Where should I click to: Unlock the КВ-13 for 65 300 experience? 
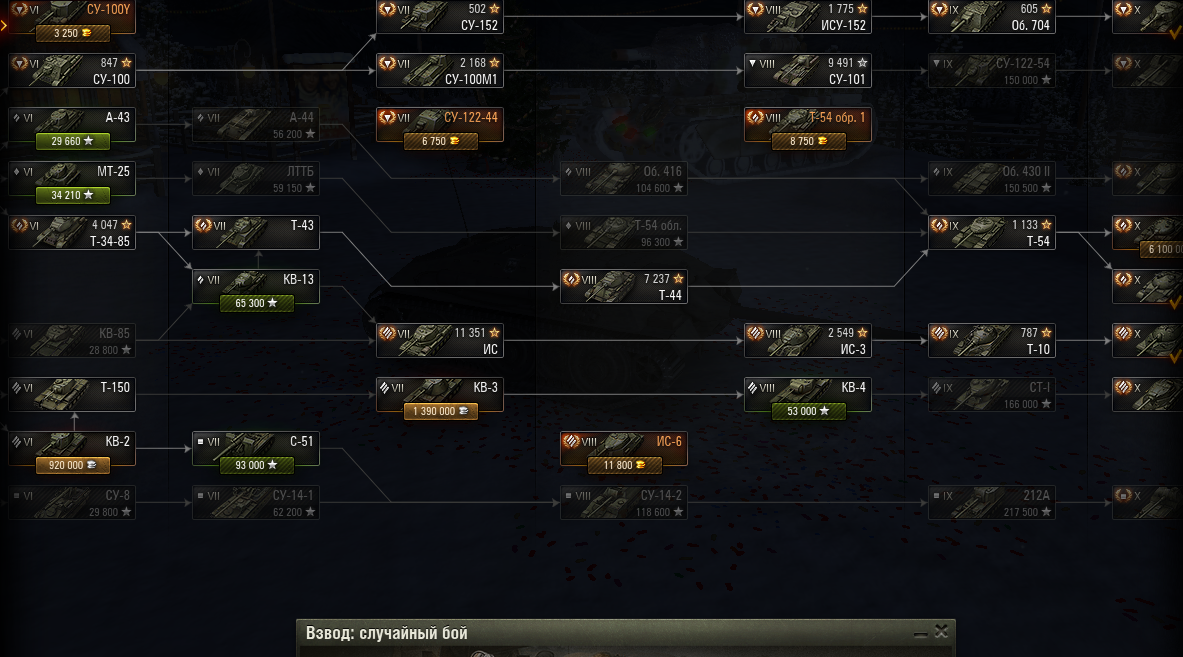pos(256,303)
